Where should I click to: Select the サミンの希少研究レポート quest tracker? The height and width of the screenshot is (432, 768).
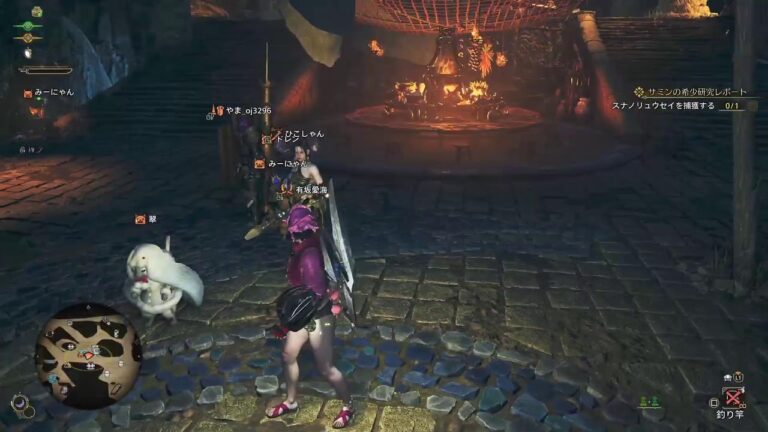691,92
